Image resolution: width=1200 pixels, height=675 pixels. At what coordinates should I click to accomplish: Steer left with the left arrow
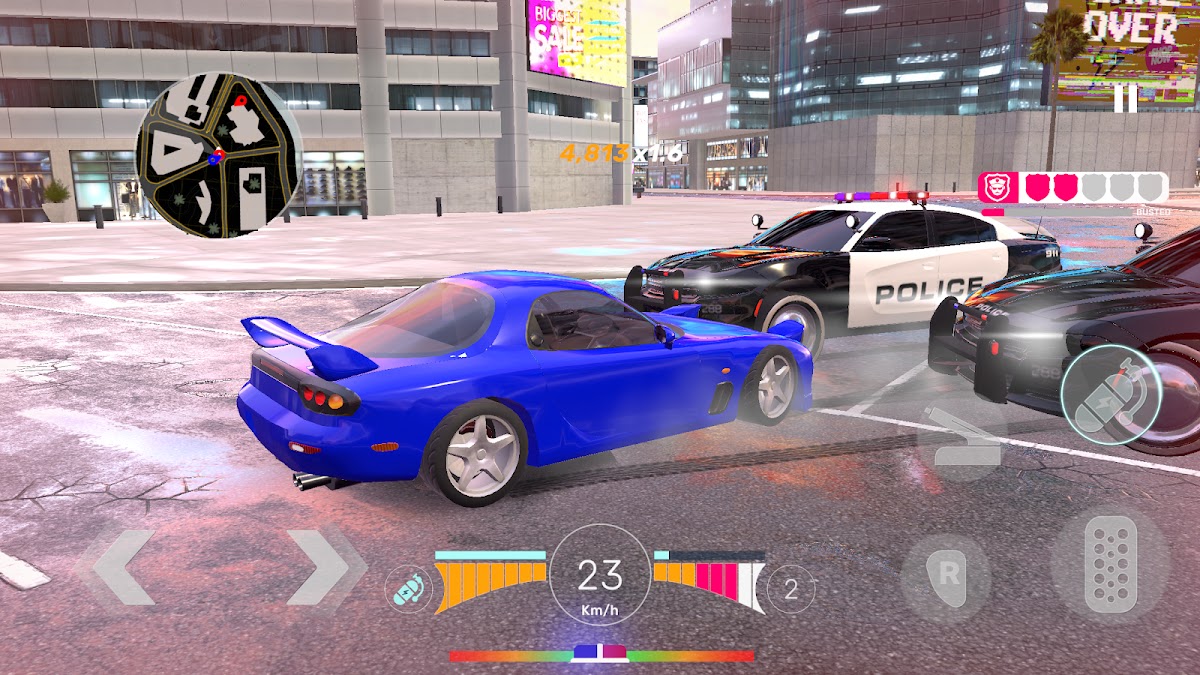[124, 568]
